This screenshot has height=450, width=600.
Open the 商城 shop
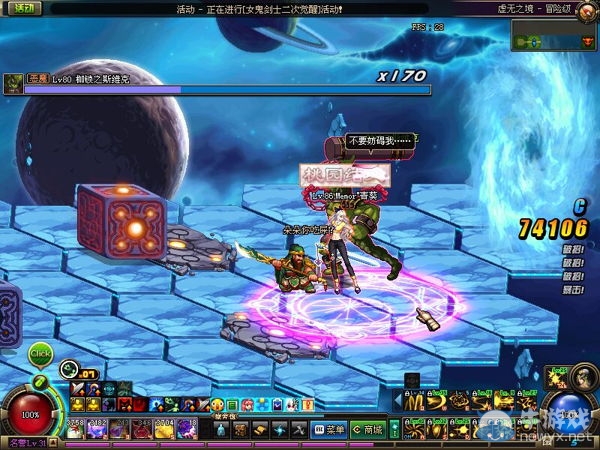pos(368,430)
